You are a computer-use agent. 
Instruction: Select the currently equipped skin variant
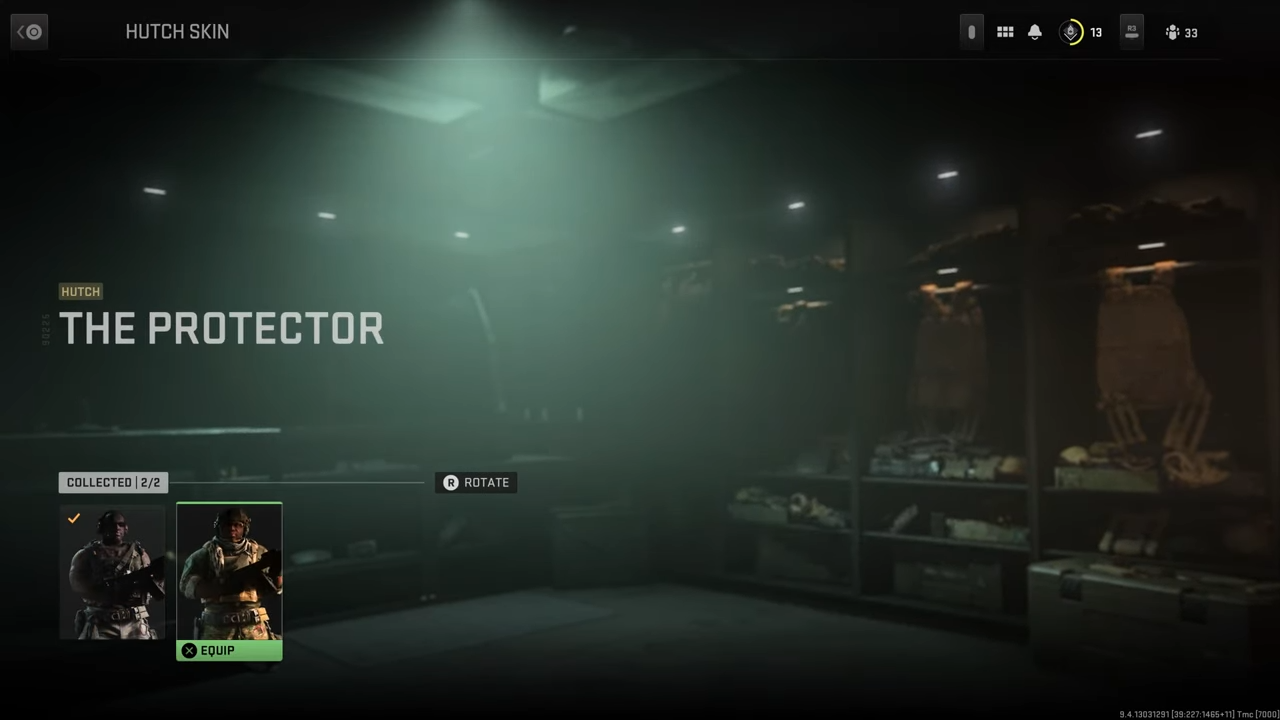click(113, 572)
